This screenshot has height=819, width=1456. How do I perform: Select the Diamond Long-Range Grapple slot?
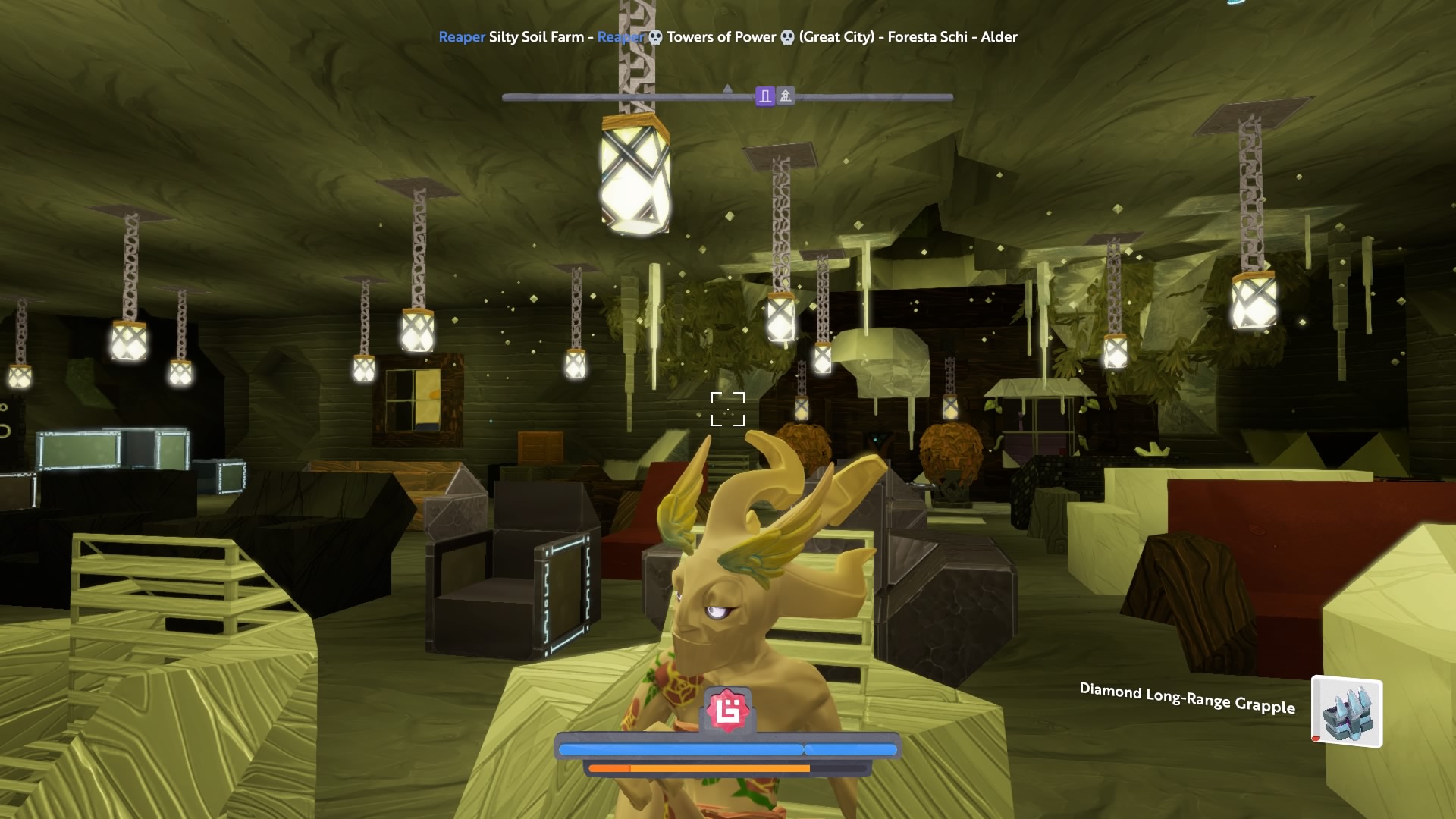(1347, 712)
